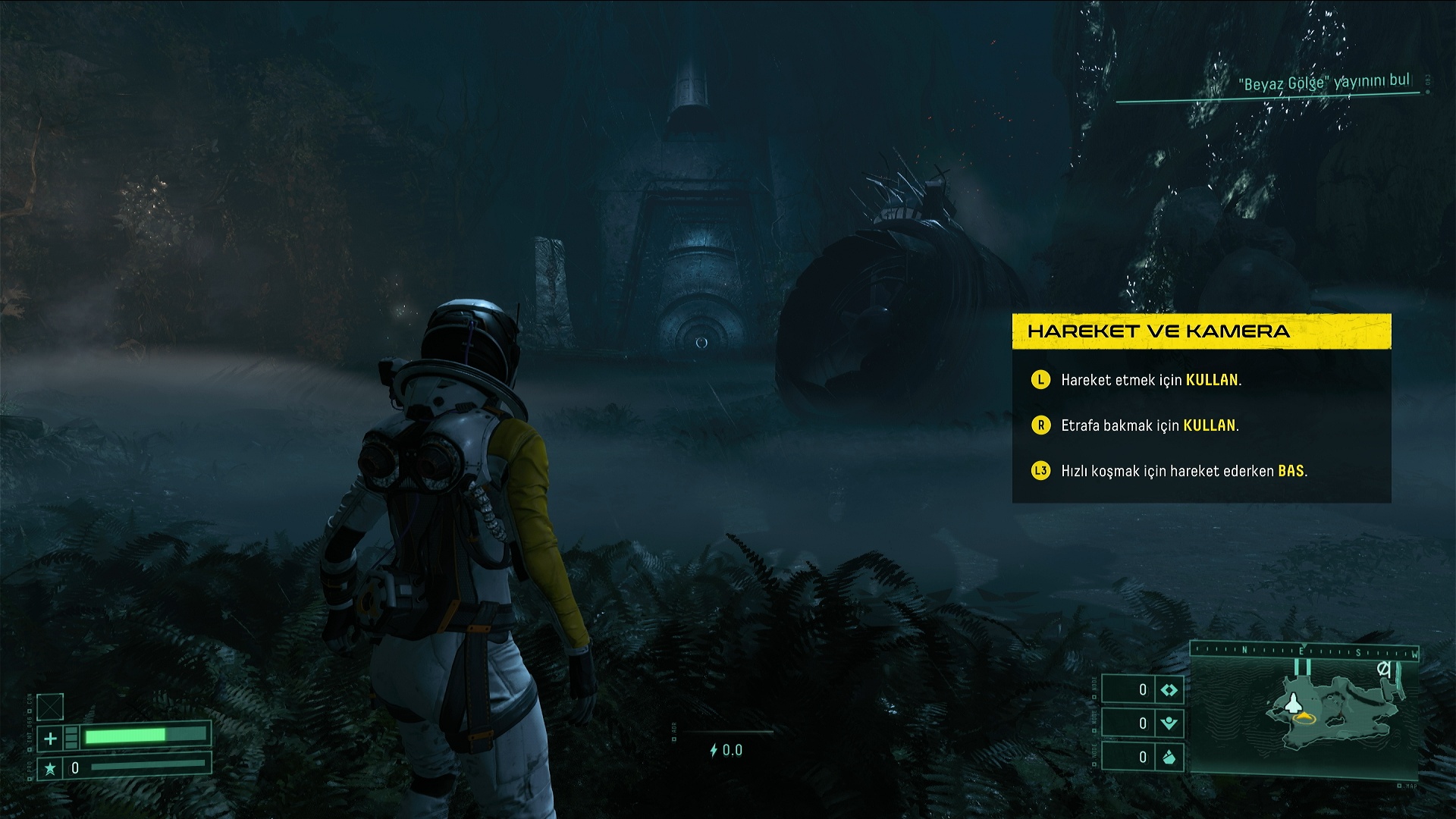Click the compass strip above the minimap
Screen dimensions: 1456x819
click(x=1304, y=651)
